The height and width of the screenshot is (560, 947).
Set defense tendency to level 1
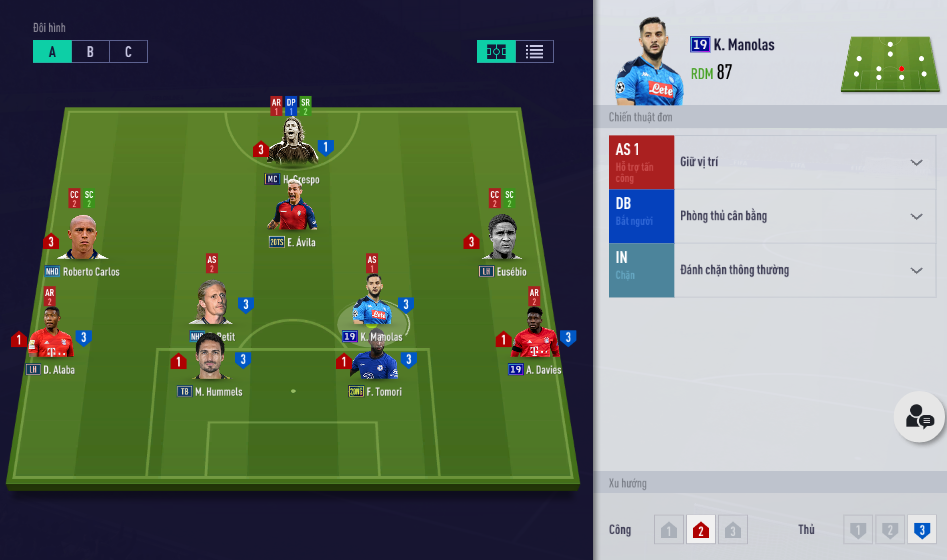858,529
